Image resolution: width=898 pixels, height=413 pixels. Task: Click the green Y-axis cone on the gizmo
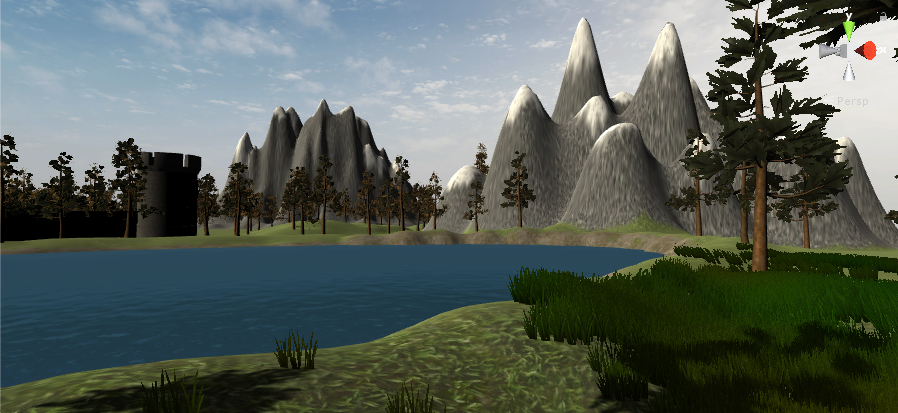(x=849, y=29)
